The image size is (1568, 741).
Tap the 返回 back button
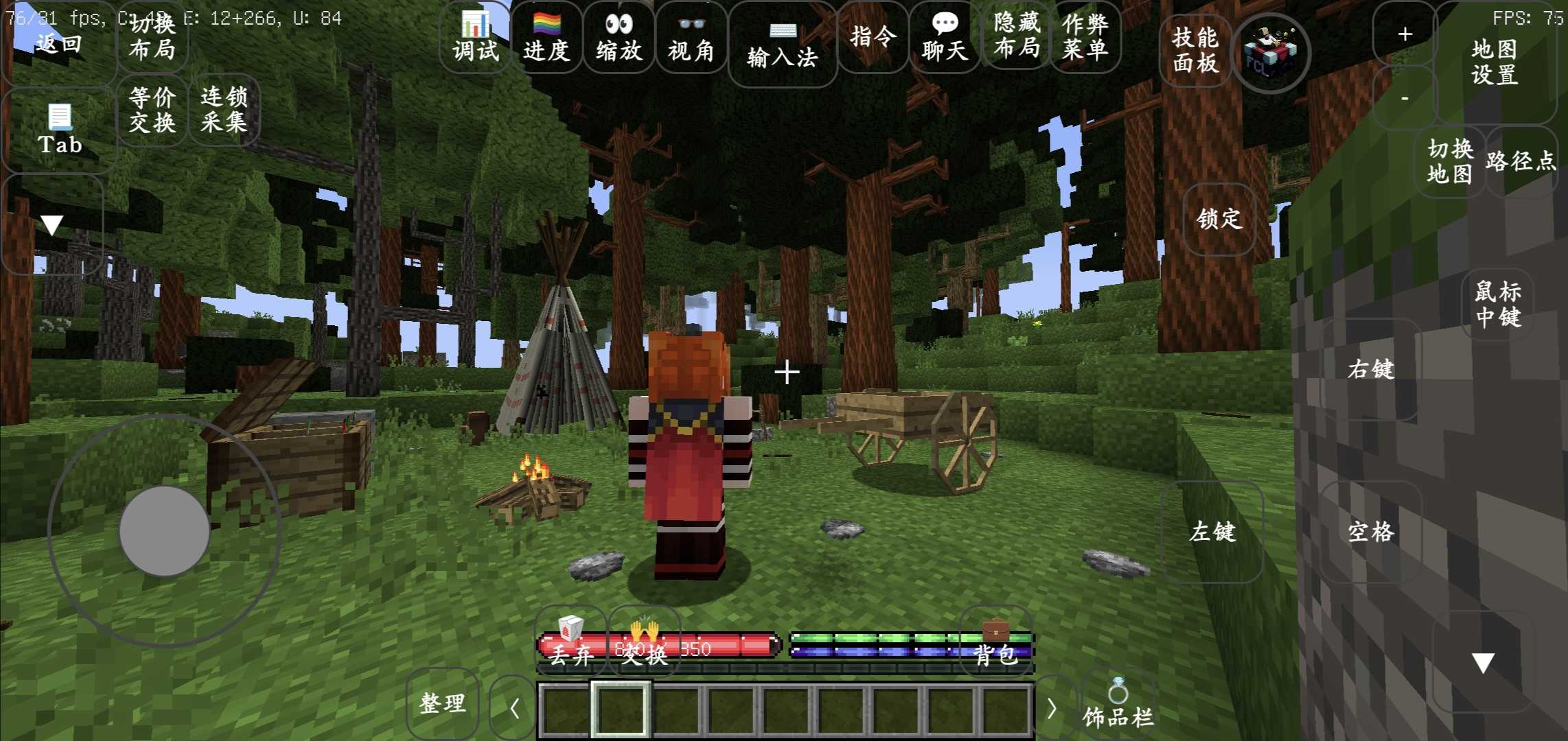58,43
